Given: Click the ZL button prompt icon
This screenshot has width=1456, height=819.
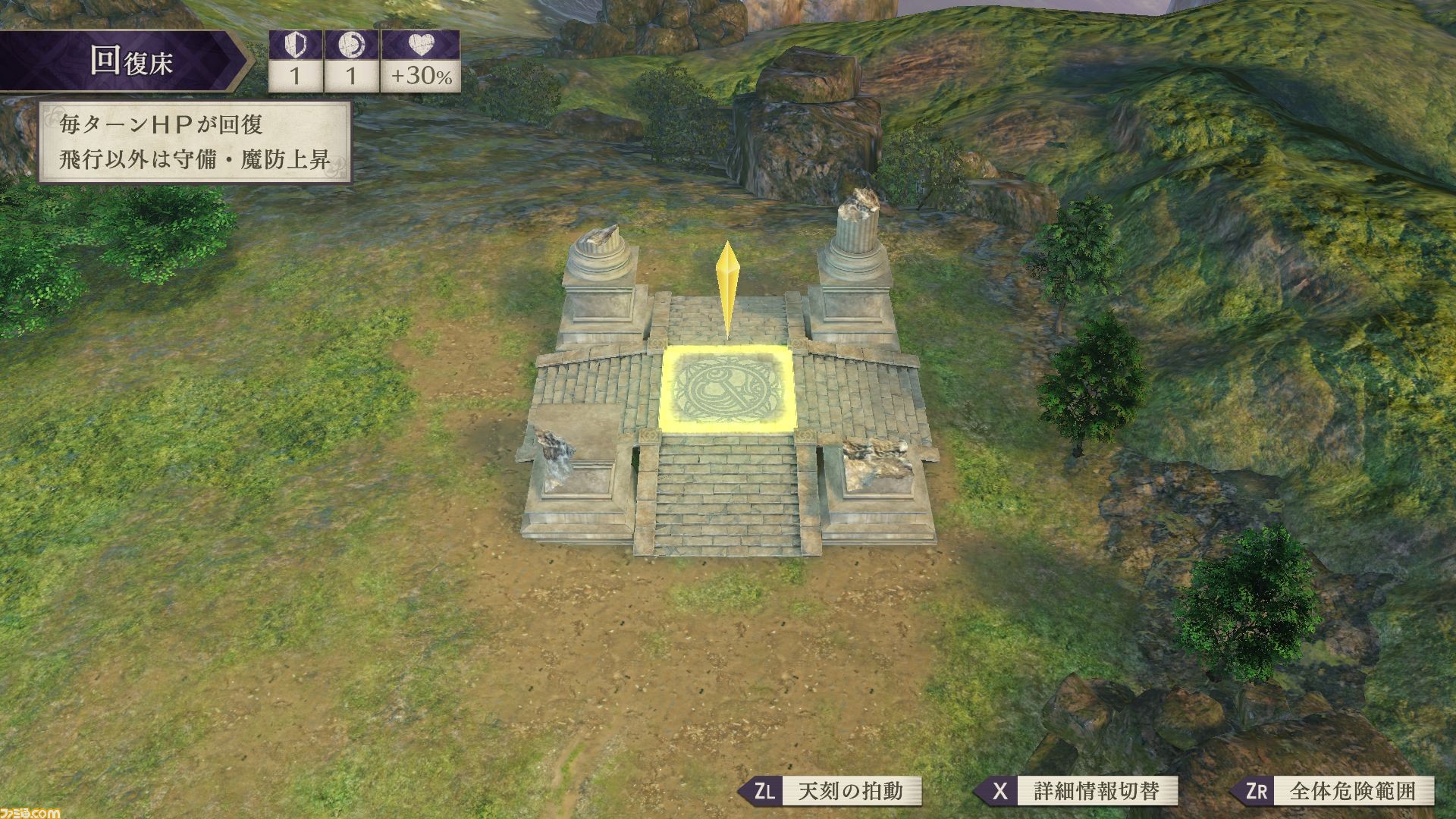Looking at the screenshot, I should pyautogui.click(x=766, y=791).
